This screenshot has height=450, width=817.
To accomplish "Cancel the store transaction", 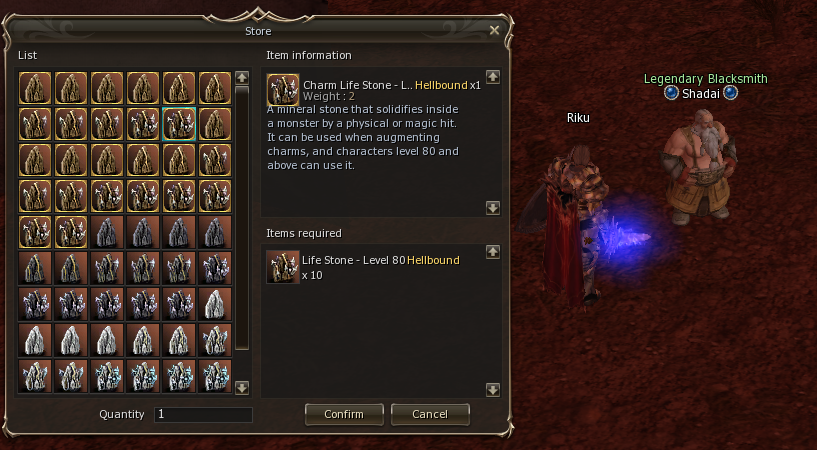I will [x=430, y=414].
